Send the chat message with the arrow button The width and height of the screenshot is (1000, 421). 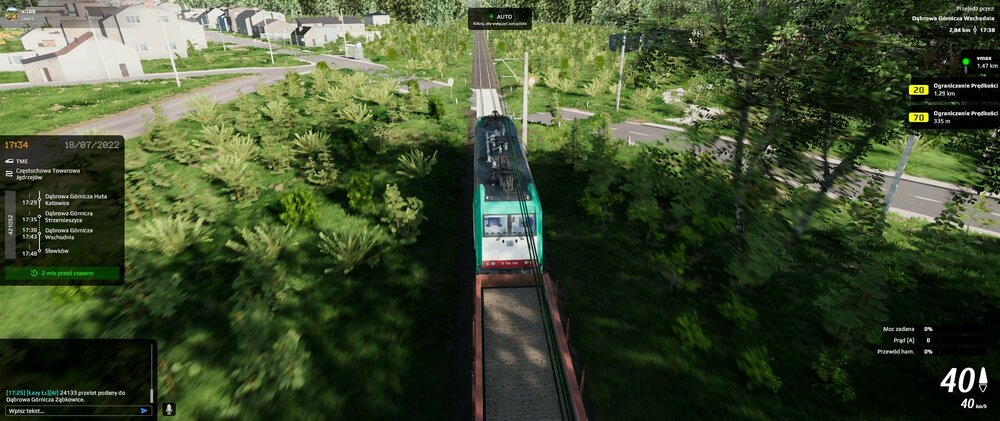(x=145, y=410)
